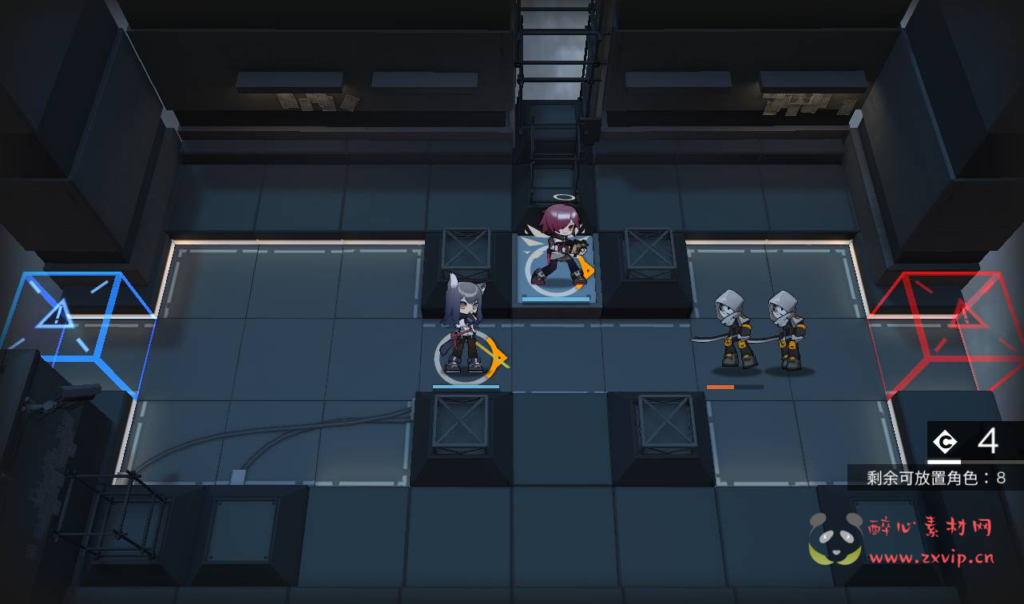Select the wolf-eared dark-haired operator

click(465, 327)
